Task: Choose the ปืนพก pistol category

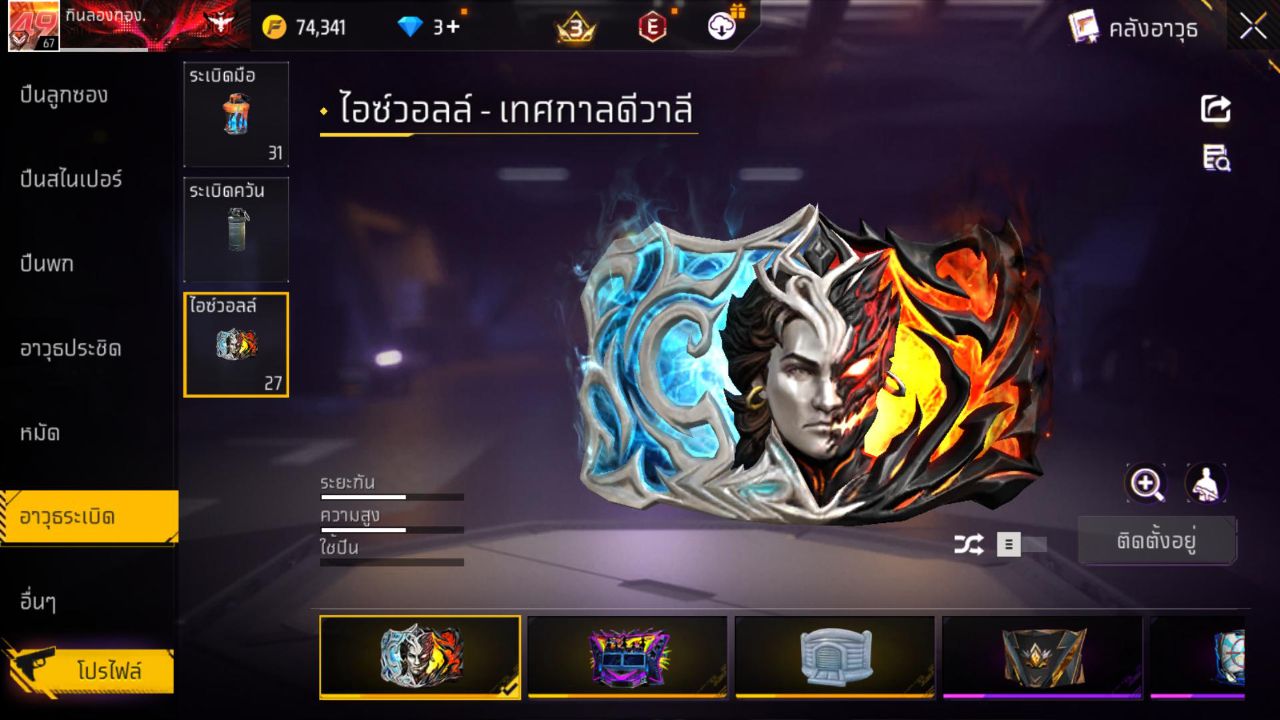Action: [47, 264]
